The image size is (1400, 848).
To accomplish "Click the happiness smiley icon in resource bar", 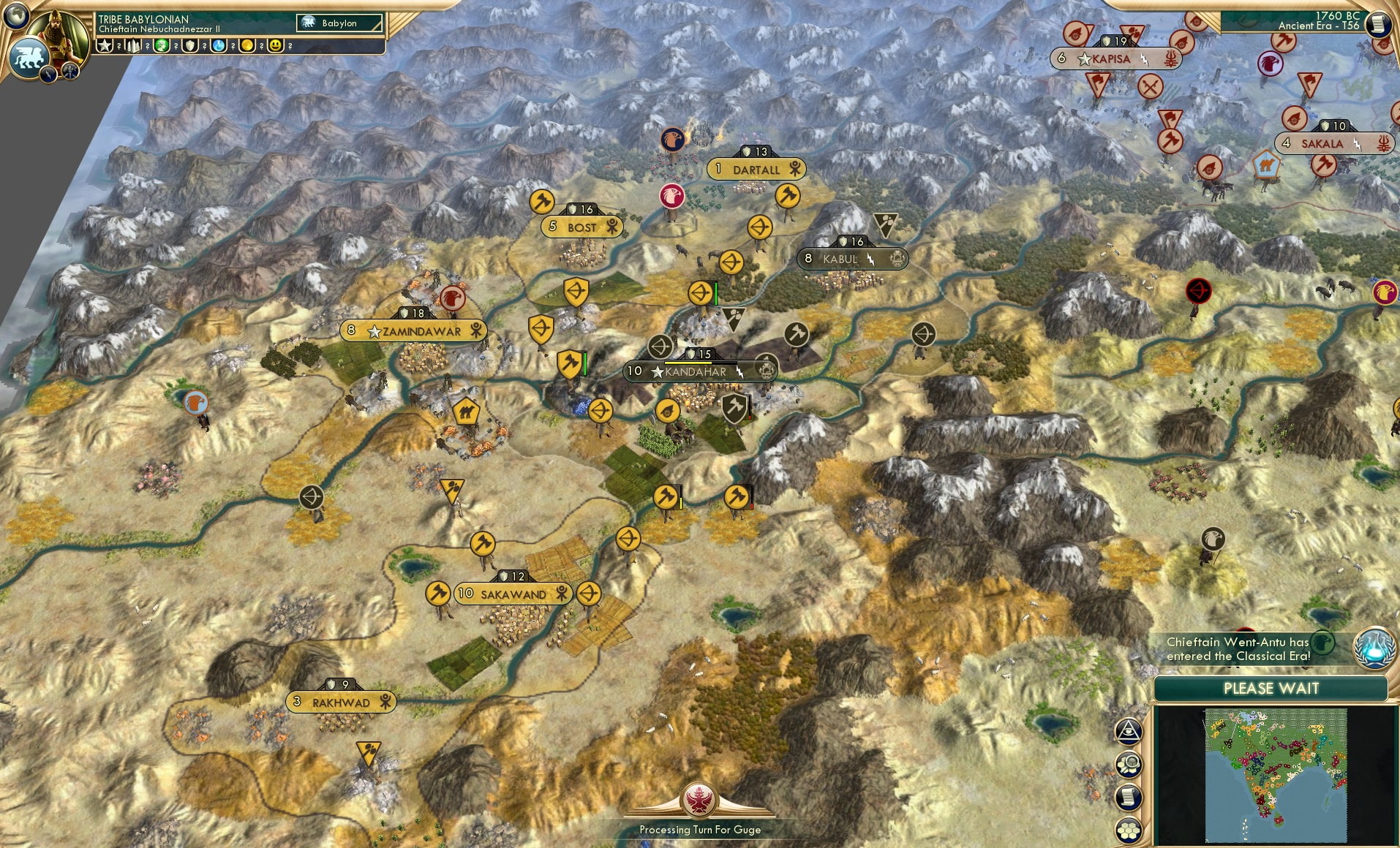I will point(276,45).
